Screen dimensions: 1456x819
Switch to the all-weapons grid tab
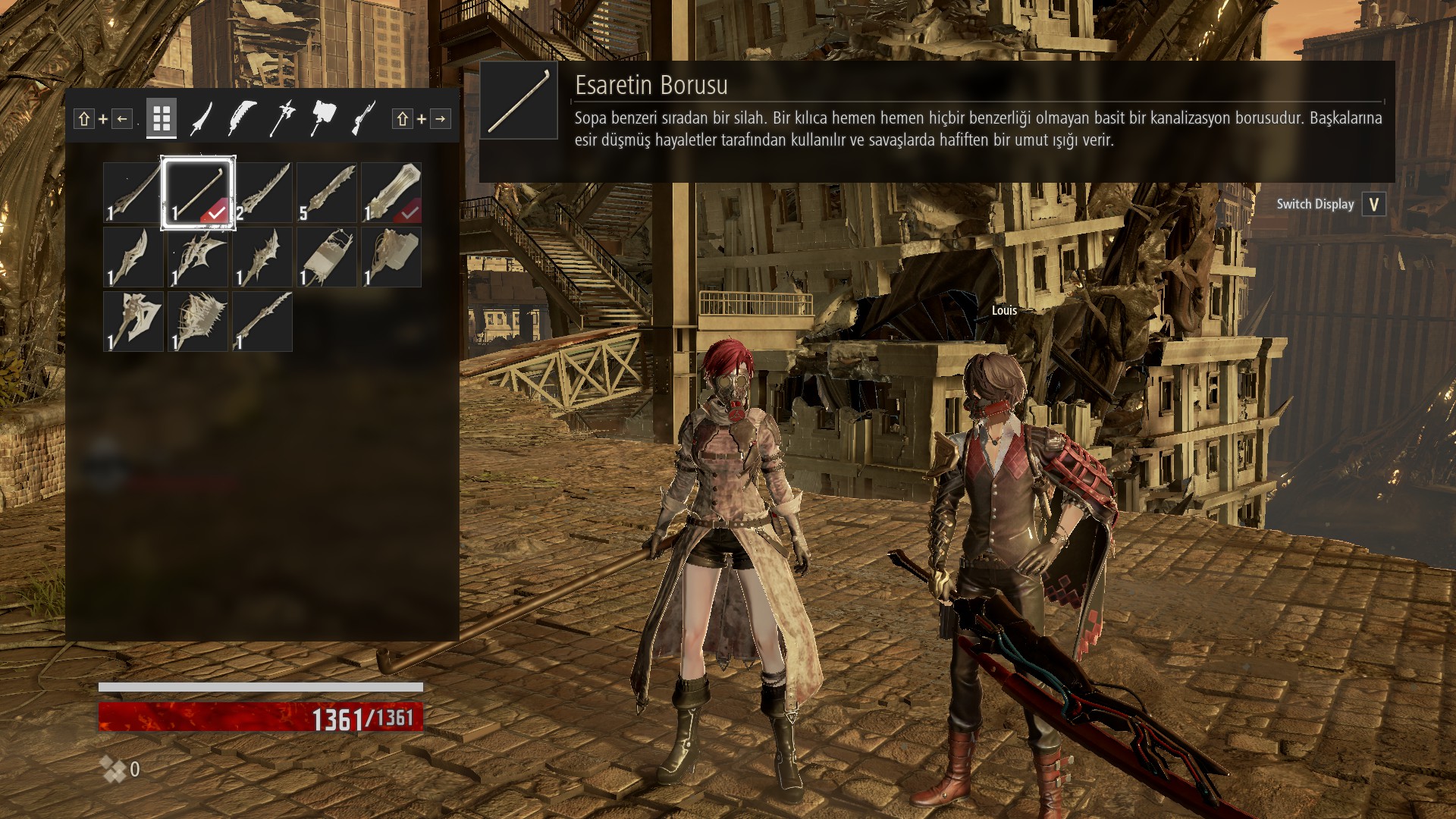tap(161, 118)
